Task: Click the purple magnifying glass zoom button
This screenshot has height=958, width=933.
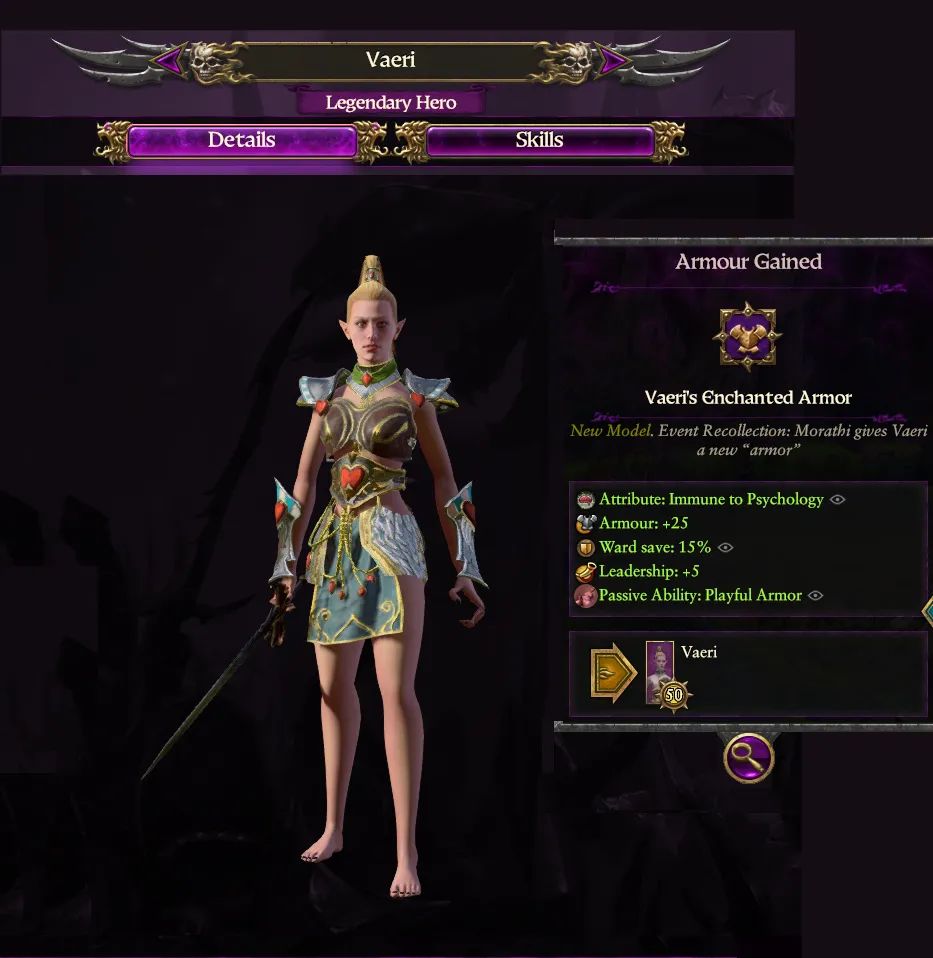Action: [x=748, y=758]
